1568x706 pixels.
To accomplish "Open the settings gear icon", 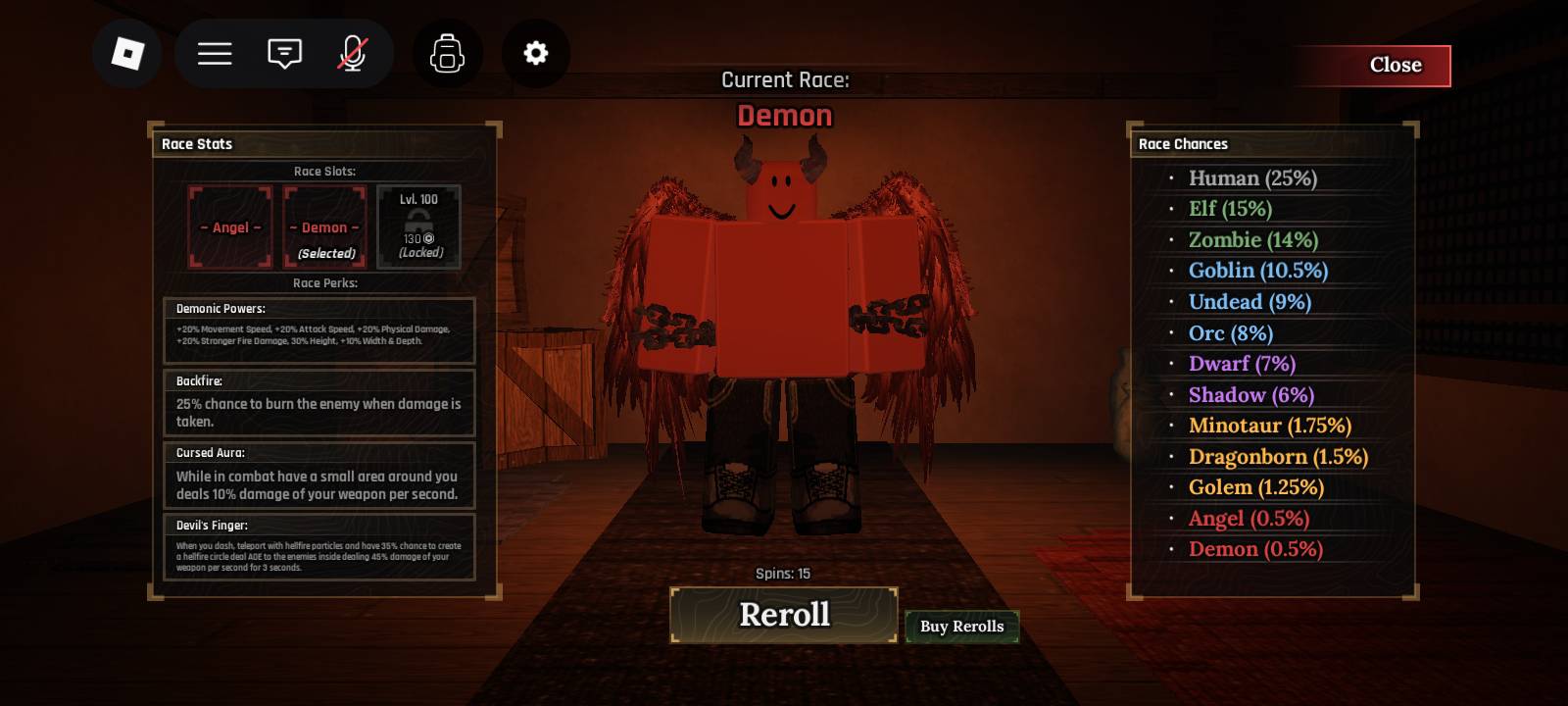I will (x=535, y=53).
